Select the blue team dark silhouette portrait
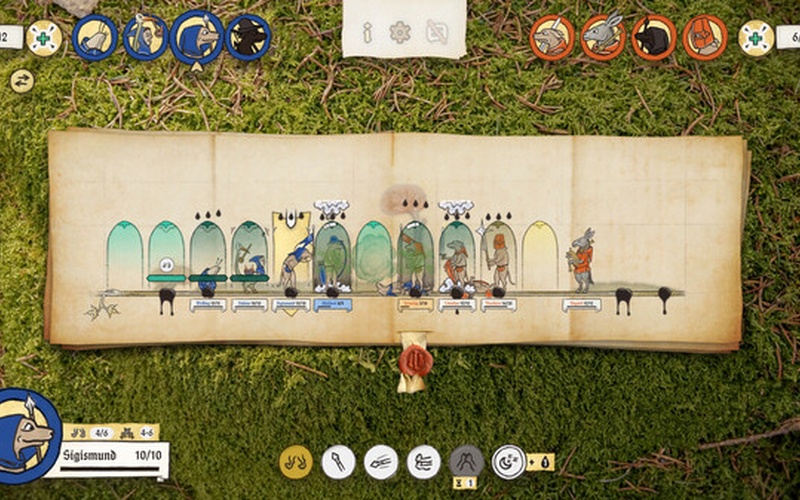This screenshot has width=800, height=500. coord(247,38)
